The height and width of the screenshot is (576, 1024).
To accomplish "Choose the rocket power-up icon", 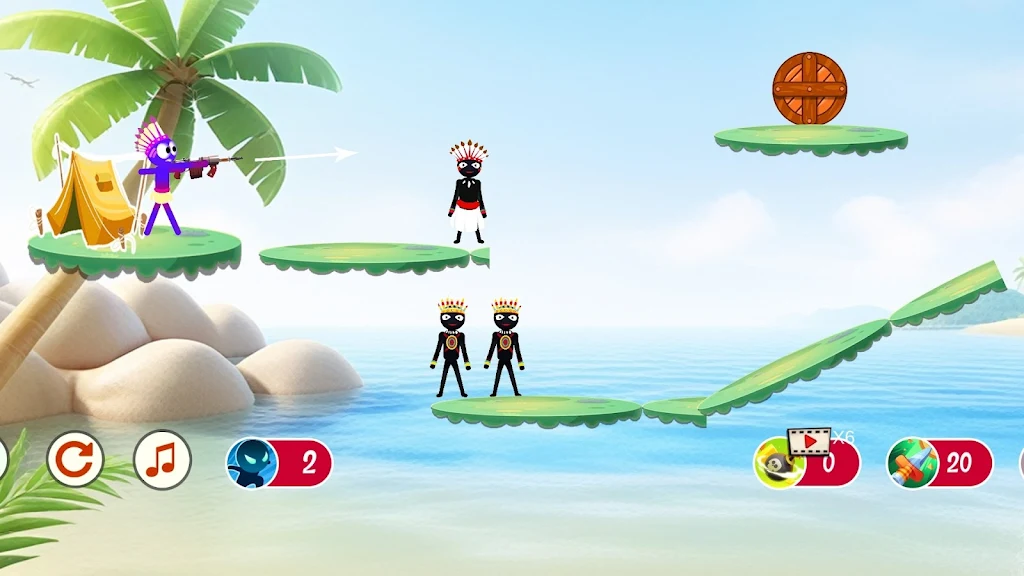I will pyautogui.click(x=912, y=463).
